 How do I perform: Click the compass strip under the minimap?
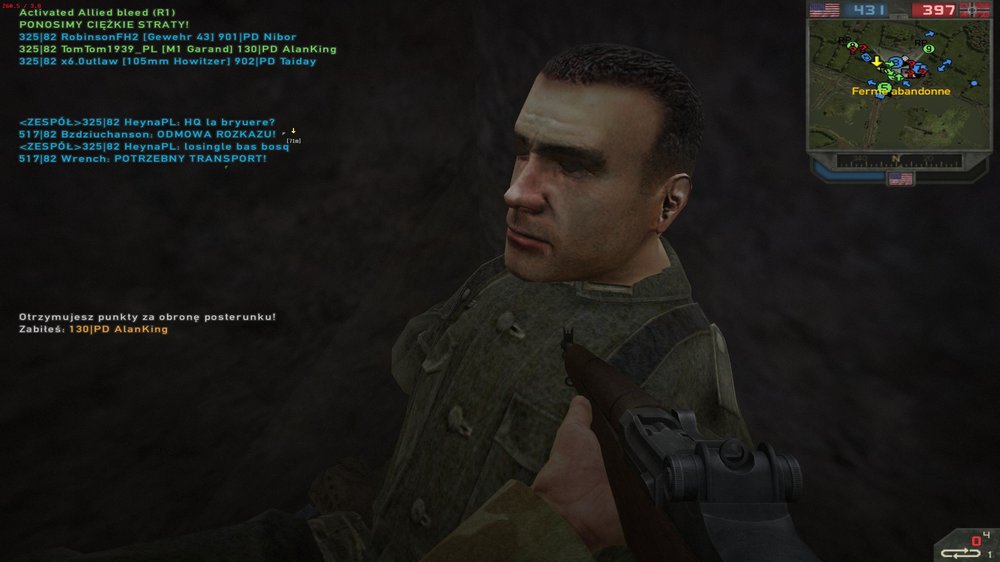900,158
